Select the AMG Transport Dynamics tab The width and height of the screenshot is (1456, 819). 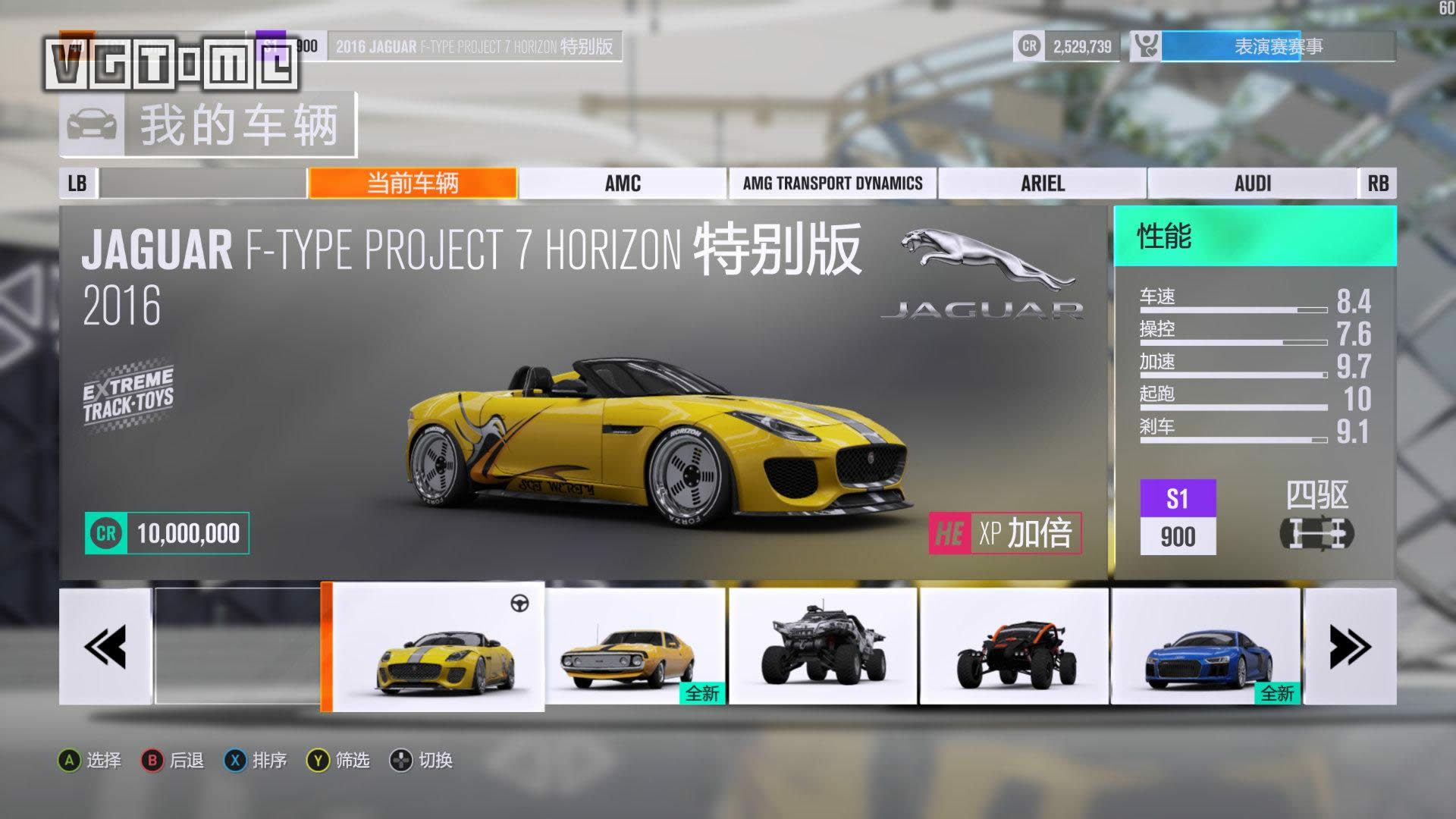[x=833, y=184]
